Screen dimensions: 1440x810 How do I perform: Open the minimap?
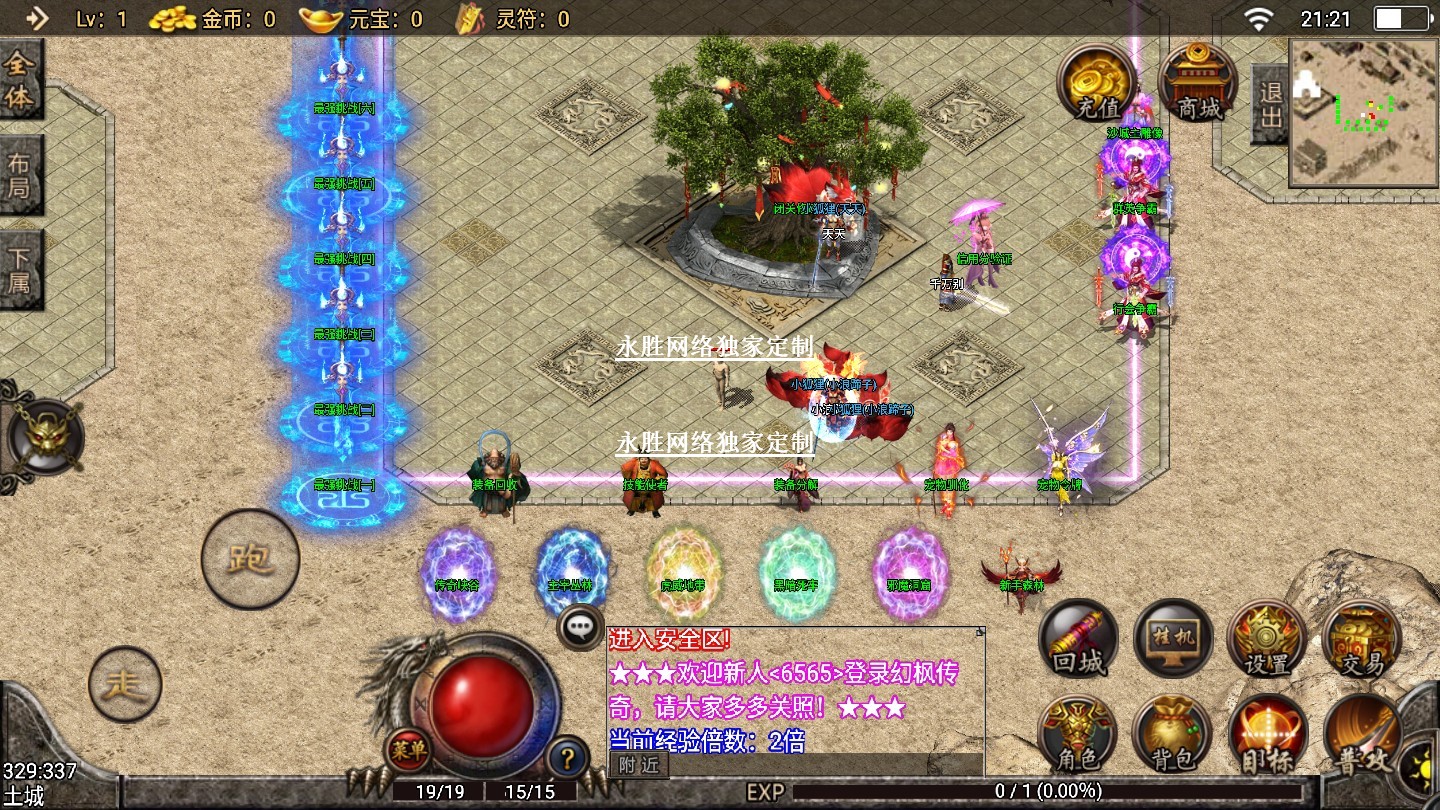(1363, 112)
